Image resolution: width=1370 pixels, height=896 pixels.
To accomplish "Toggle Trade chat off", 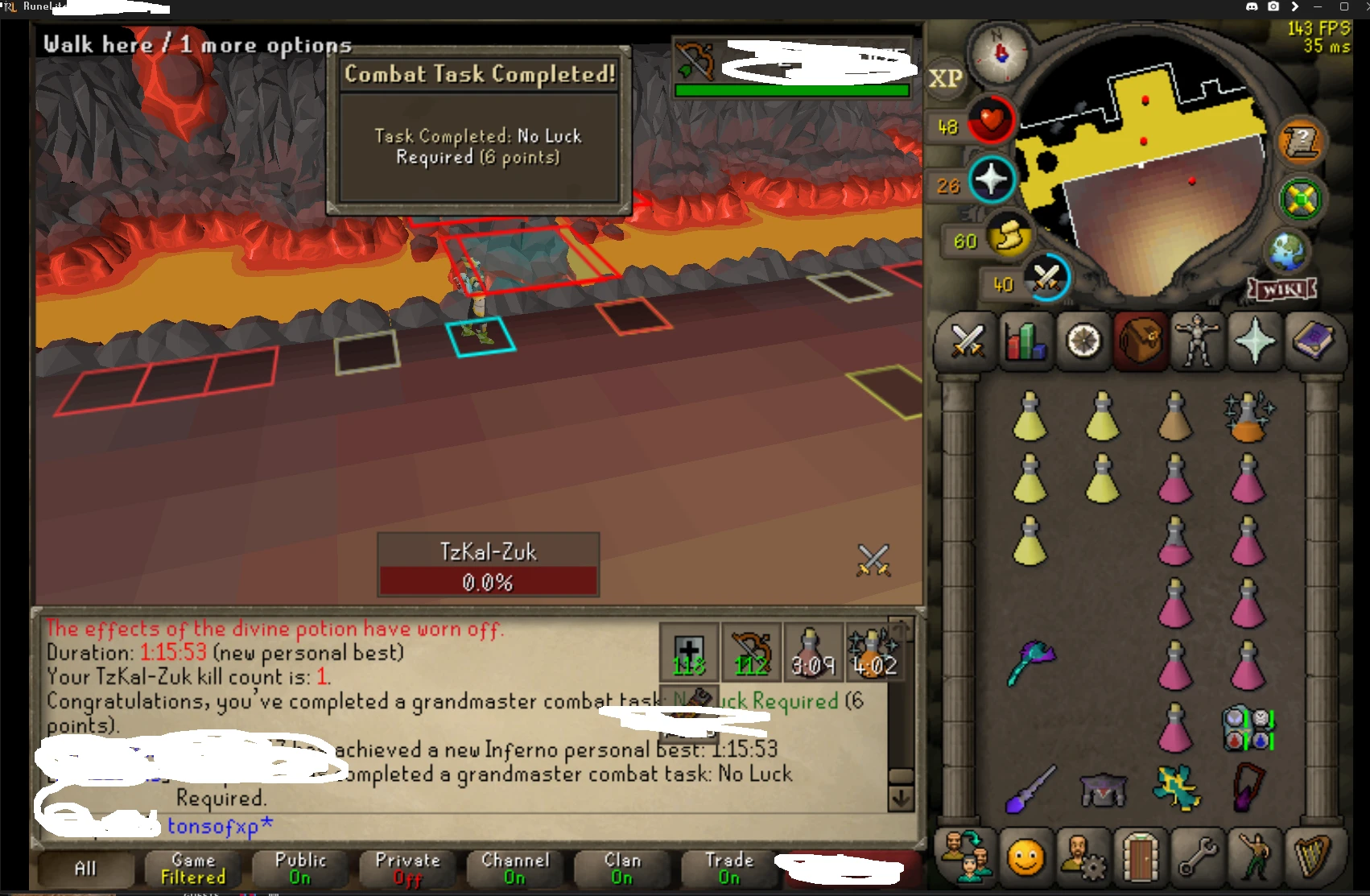I will [x=728, y=869].
